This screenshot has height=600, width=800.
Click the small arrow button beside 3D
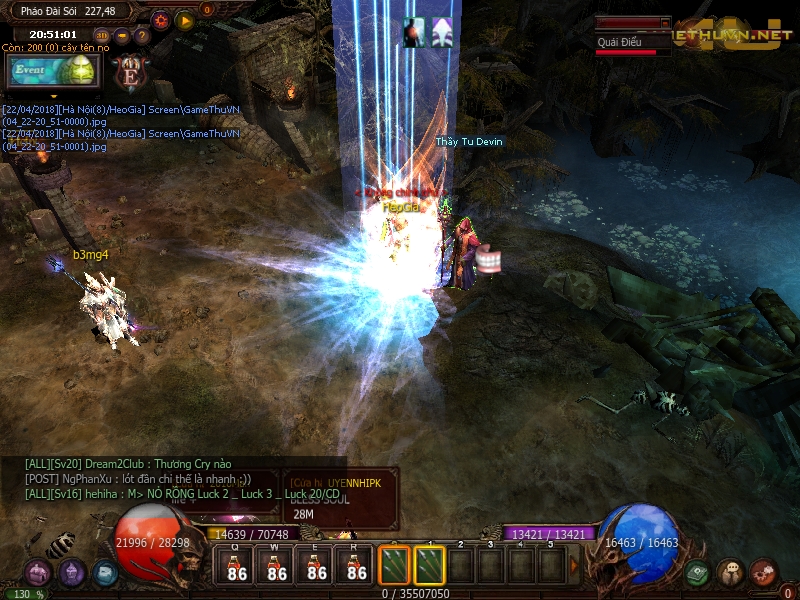(121, 36)
